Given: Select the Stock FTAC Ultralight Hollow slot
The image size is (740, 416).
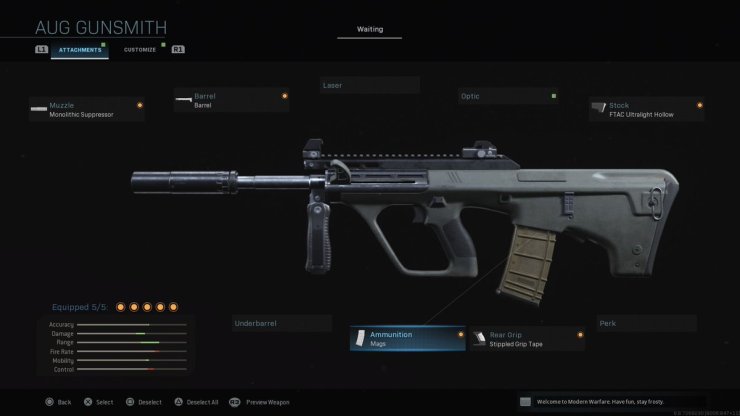Looking at the screenshot, I should click(x=646, y=109).
